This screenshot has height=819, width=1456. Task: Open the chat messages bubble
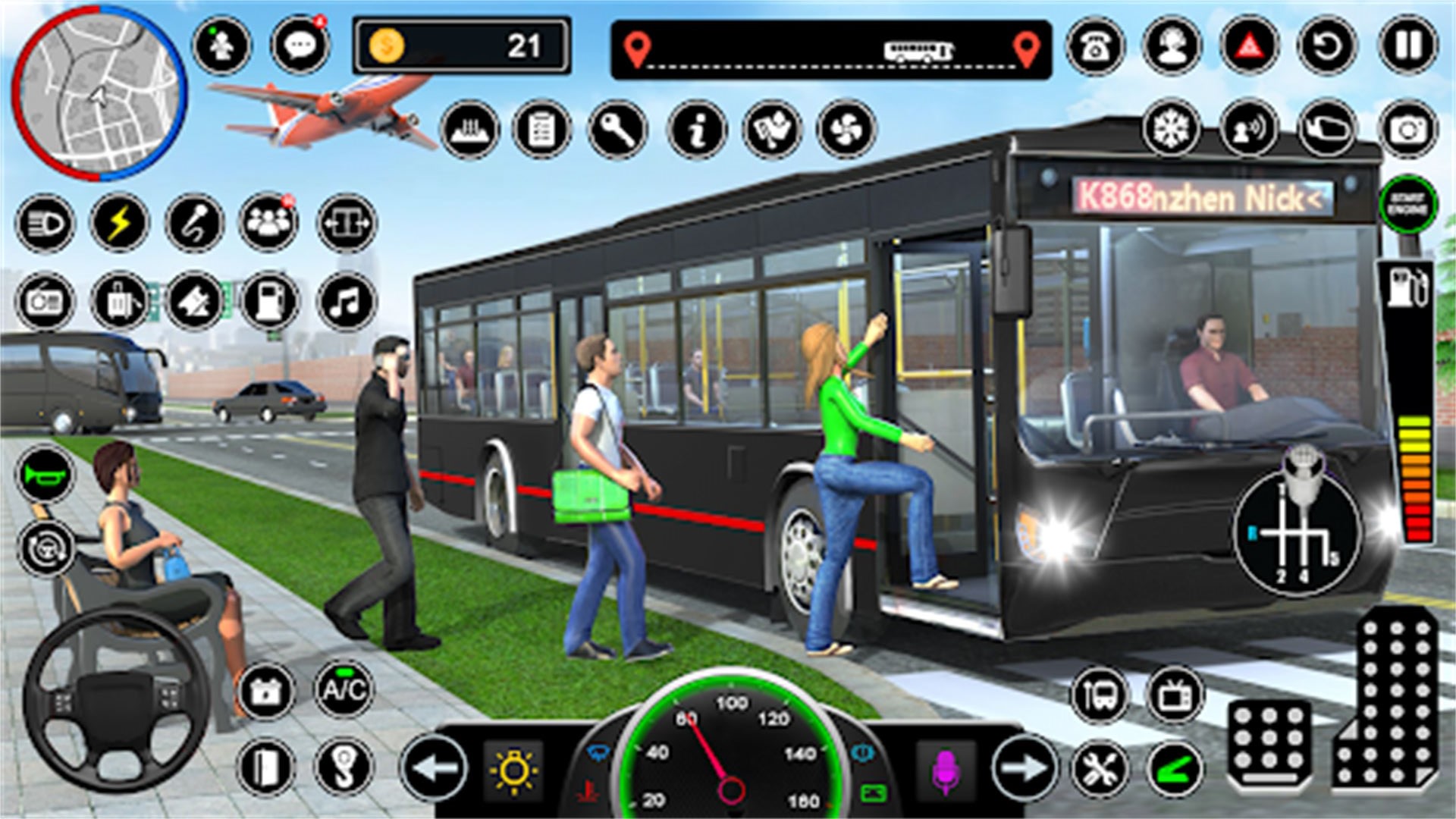pyautogui.click(x=300, y=45)
